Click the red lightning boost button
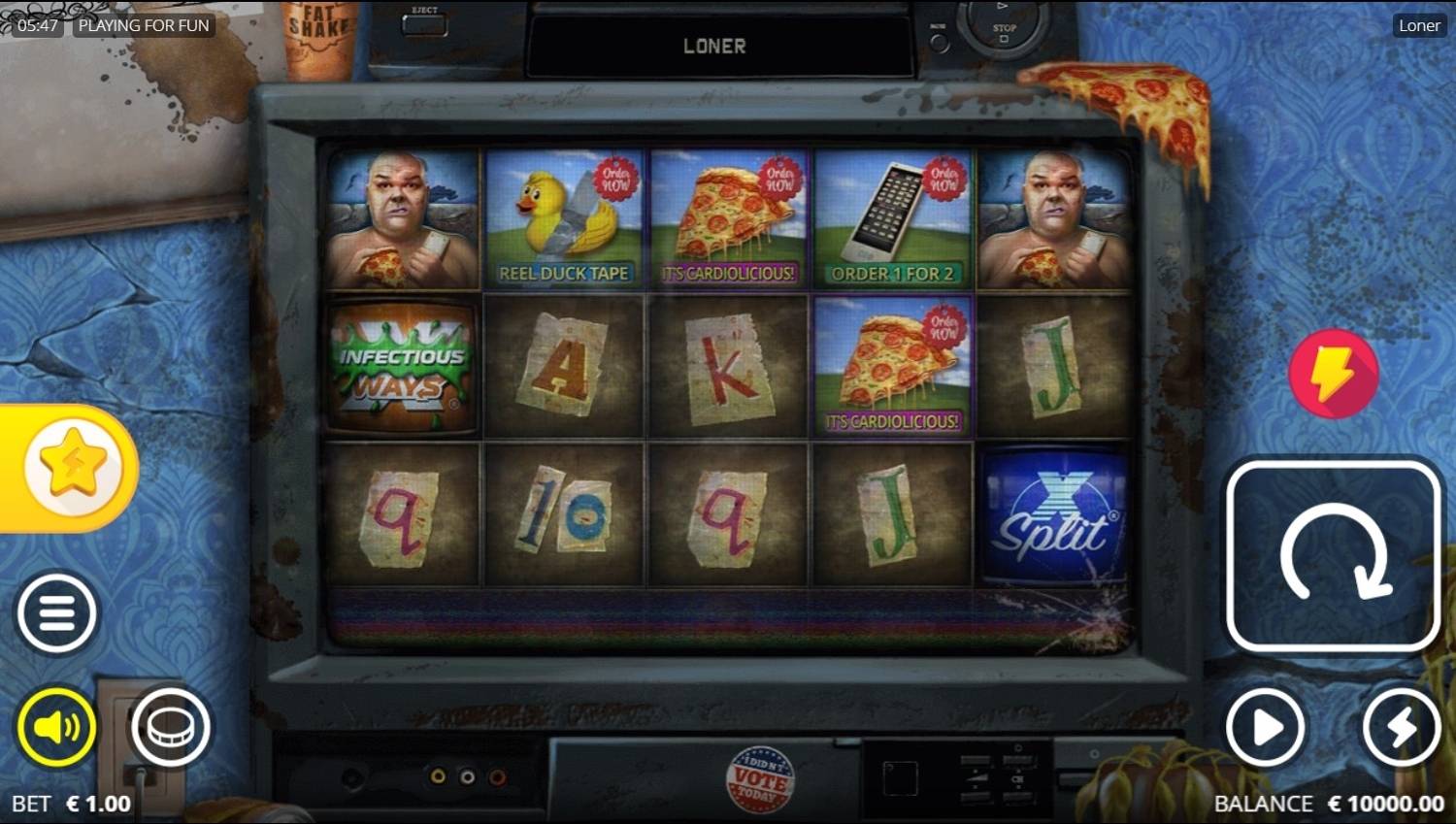1456x824 pixels. [x=1334, y=374]
